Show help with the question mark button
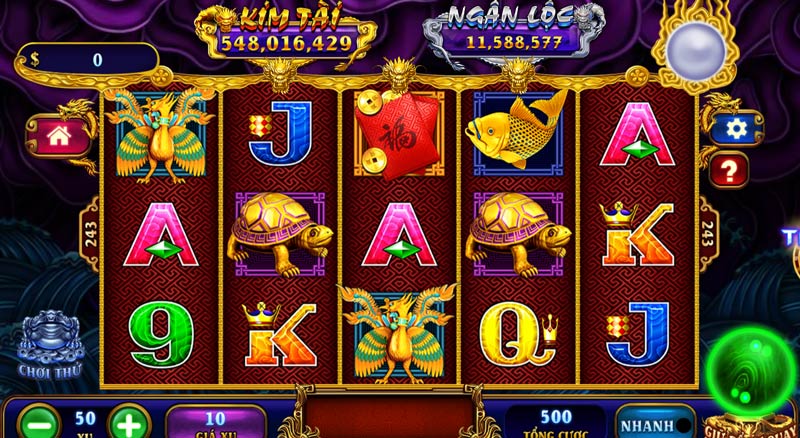The height and width of the screenshot is (438, 800). coord(728,169)
